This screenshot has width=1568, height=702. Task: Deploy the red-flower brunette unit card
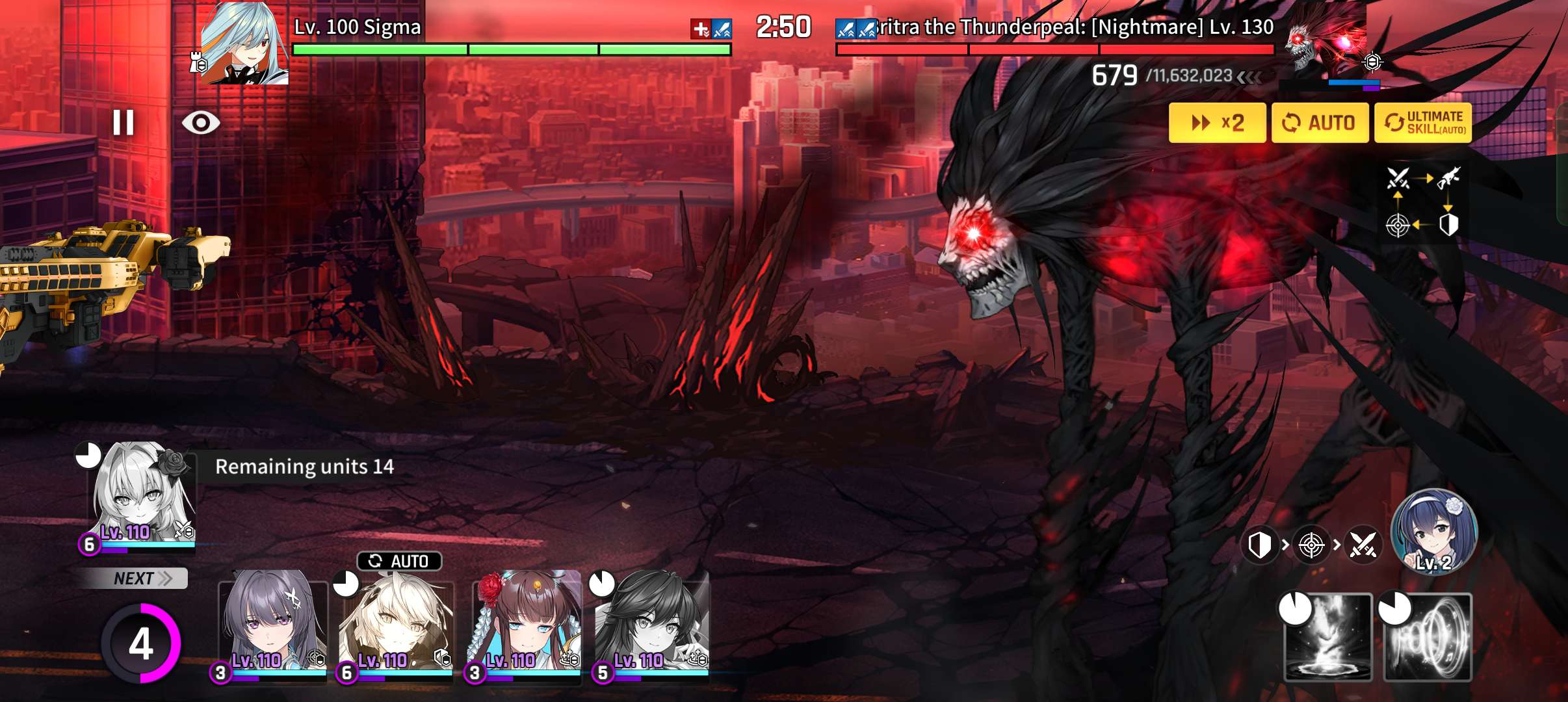(x=525, y=624)
